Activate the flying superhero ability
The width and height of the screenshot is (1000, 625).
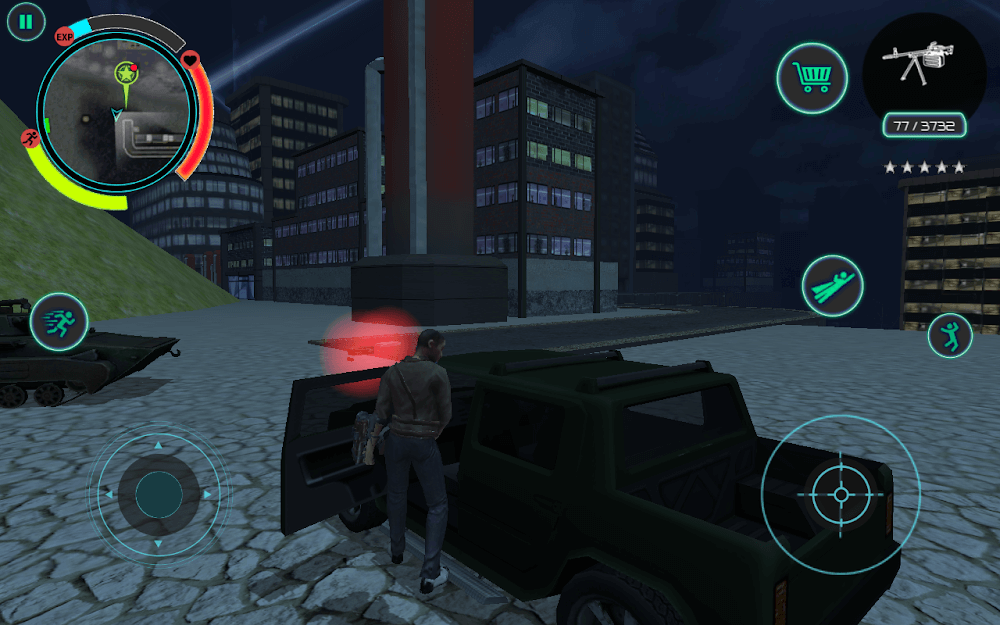[x=836, y=286]
